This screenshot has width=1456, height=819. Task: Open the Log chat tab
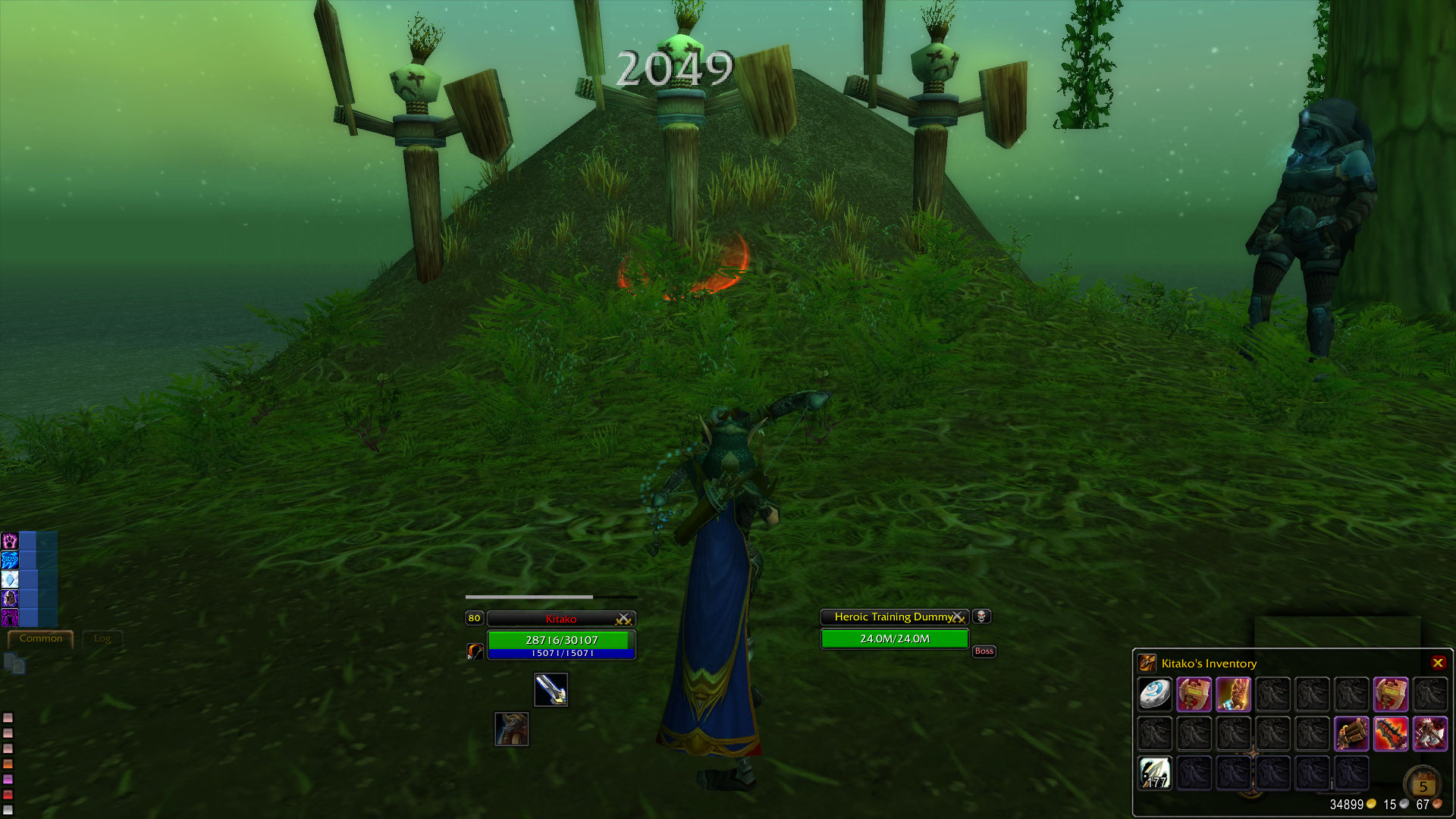tap(102, 639)
